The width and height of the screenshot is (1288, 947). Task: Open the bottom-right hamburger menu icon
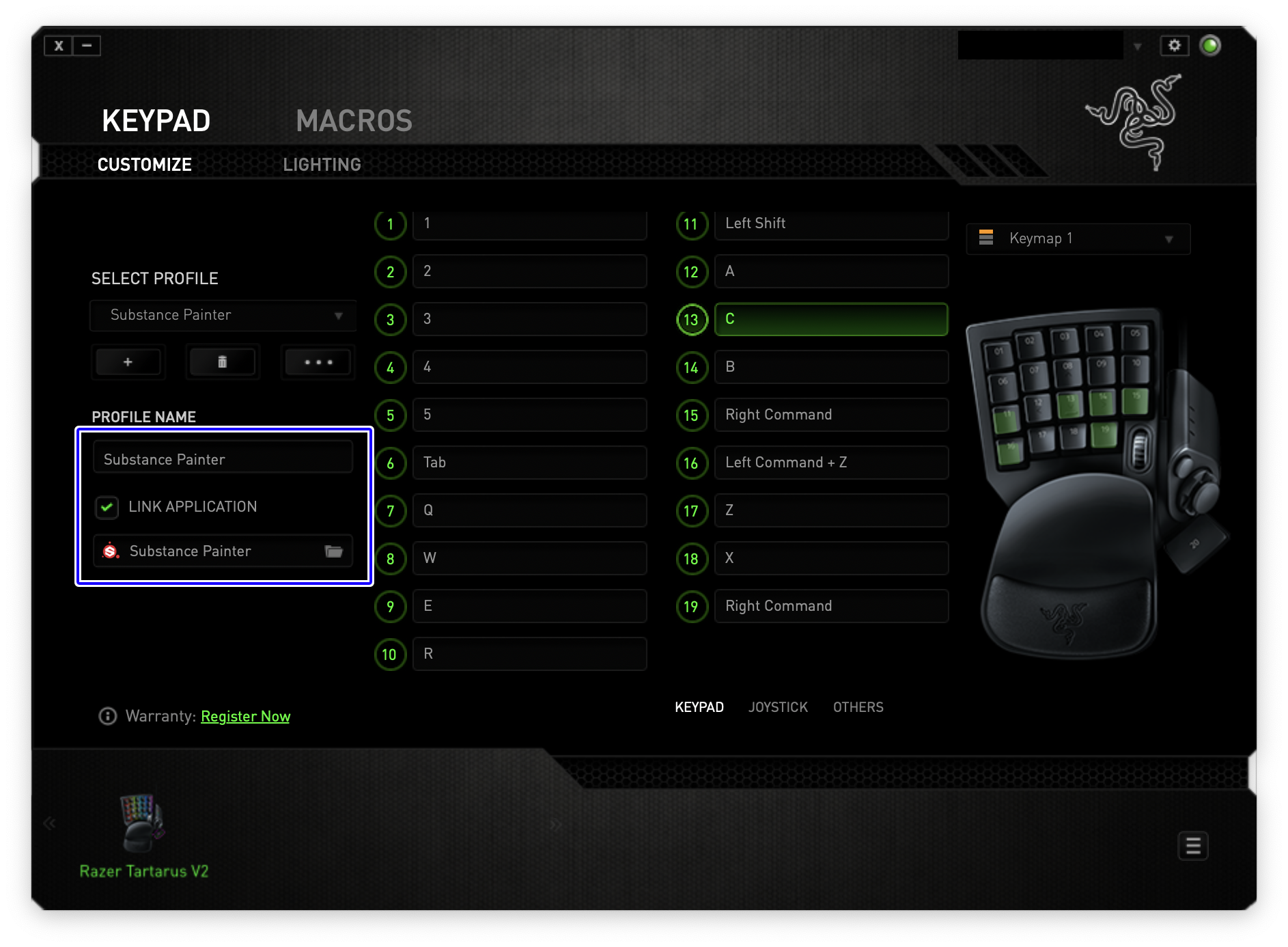point(1192,847)
